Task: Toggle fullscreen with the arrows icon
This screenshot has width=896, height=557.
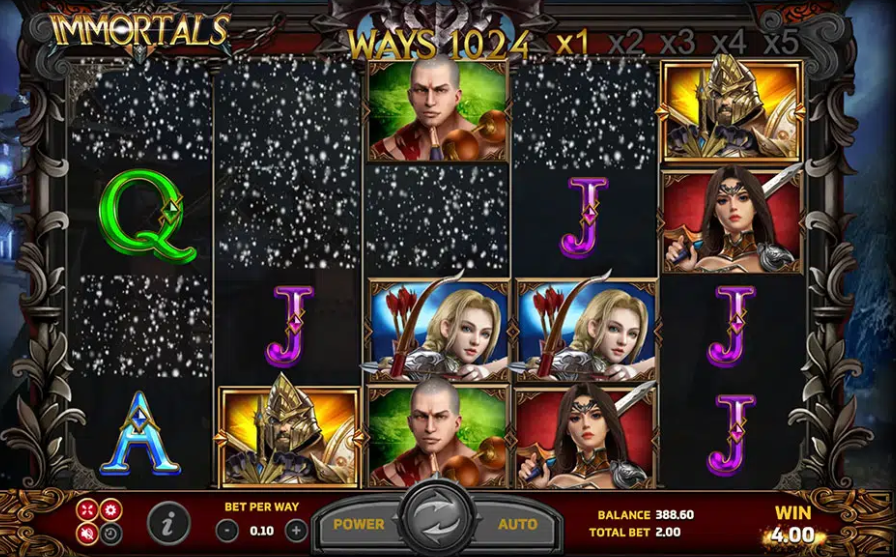Action: [88, 510]
